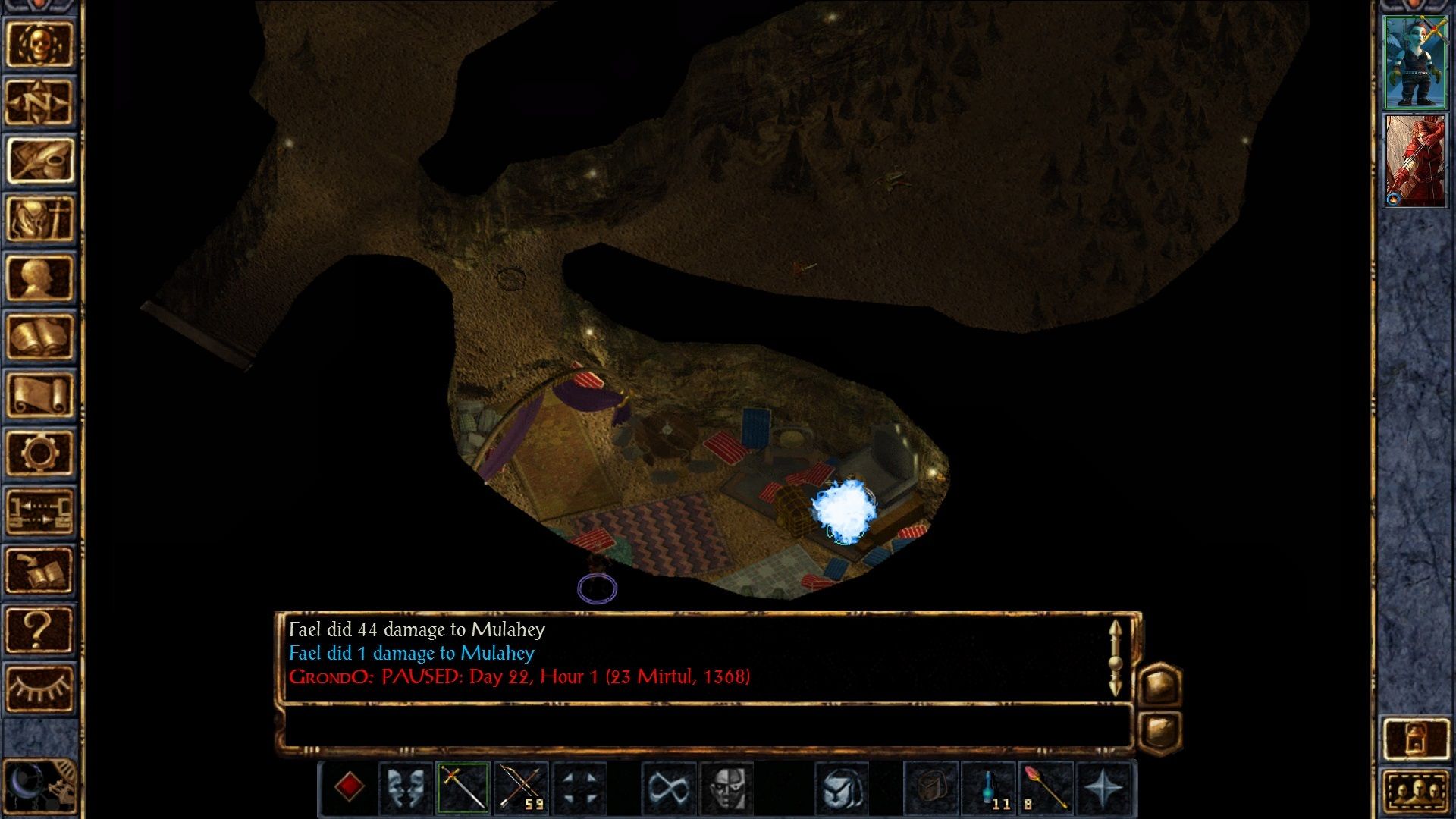Click the skull icon in the sidebar
Image resolution: width=1456 pixels, height=819 pixels.
coord(39,44)
